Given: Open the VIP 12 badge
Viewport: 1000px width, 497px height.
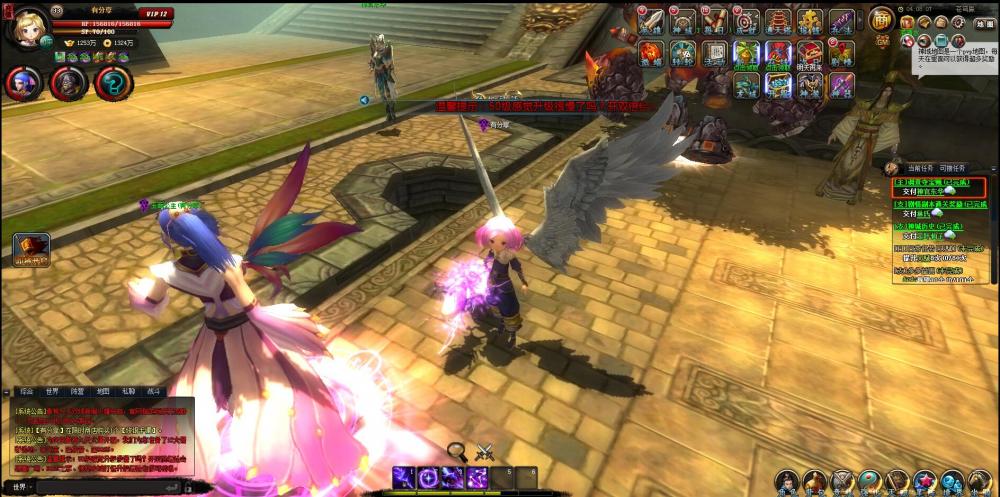Looking at the screenshot, I should [157, 14].
